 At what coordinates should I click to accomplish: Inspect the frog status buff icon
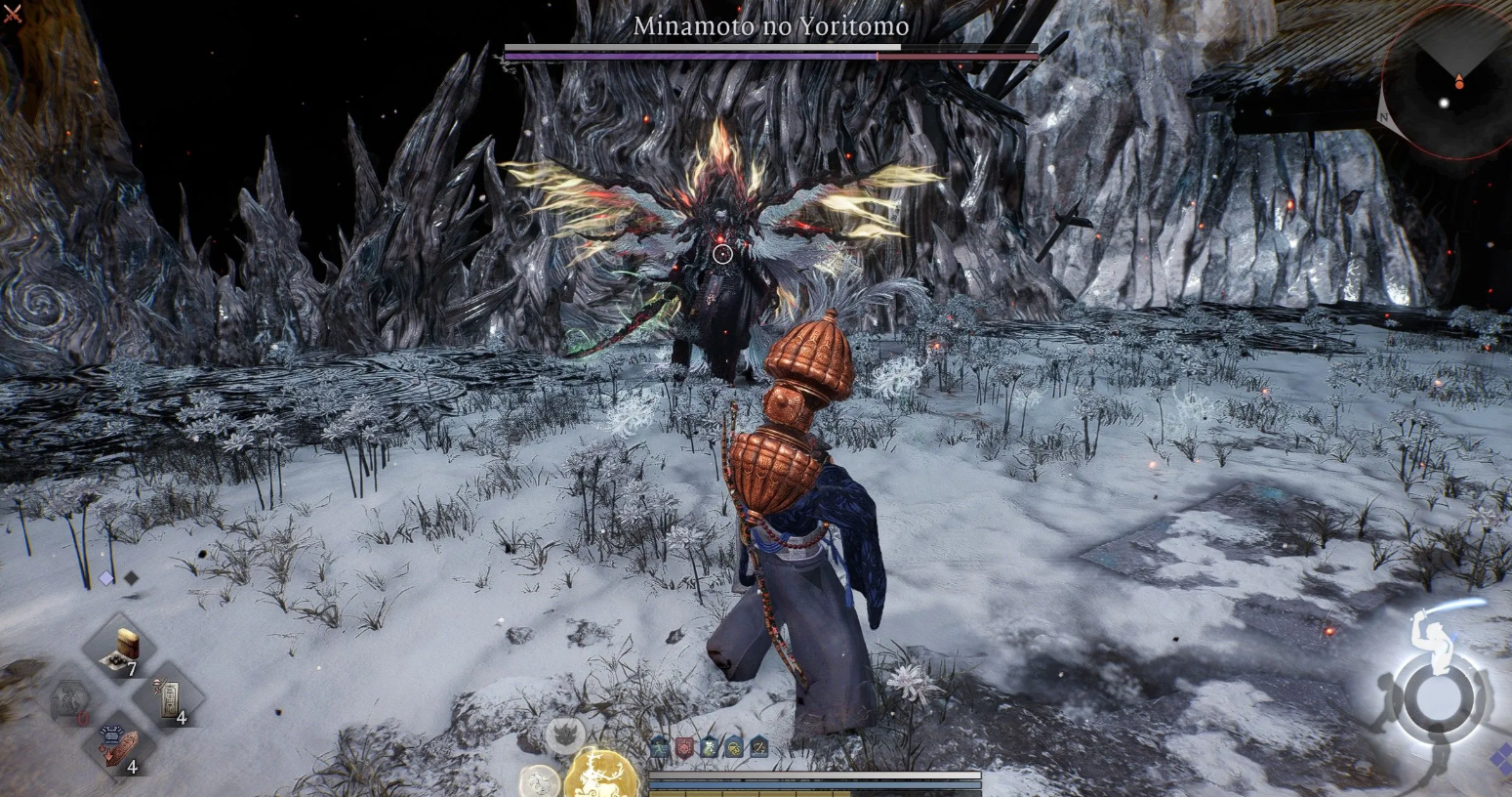click(710, 748)
